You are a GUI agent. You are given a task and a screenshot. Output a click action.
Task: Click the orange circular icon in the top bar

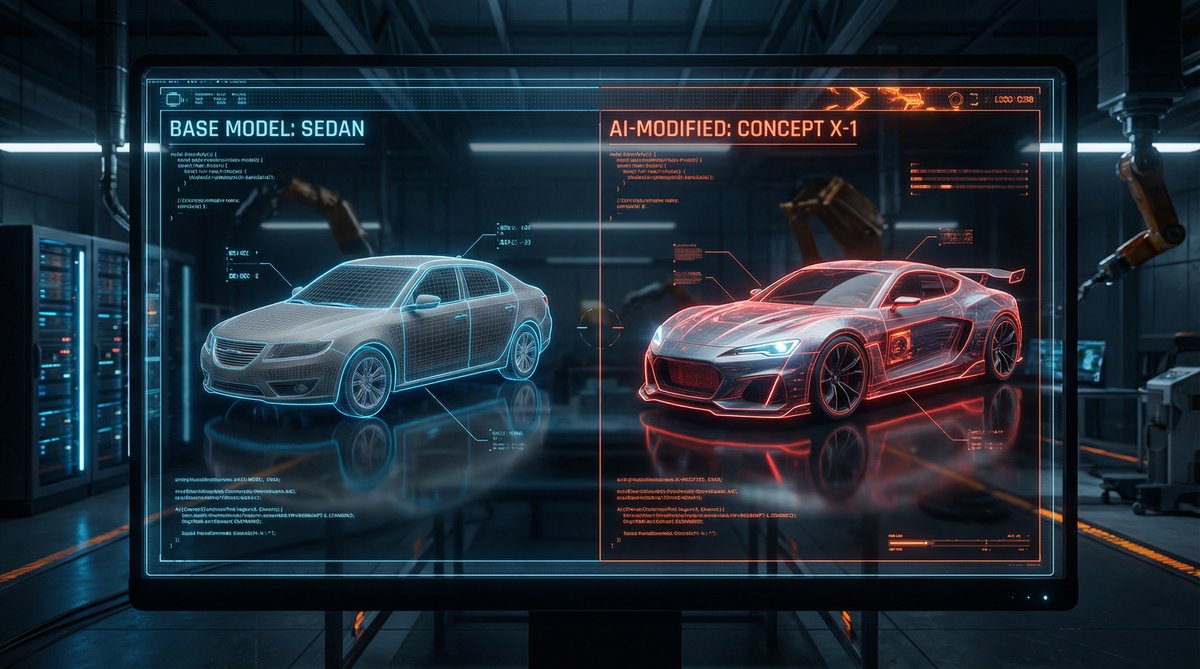pos(955,100)
